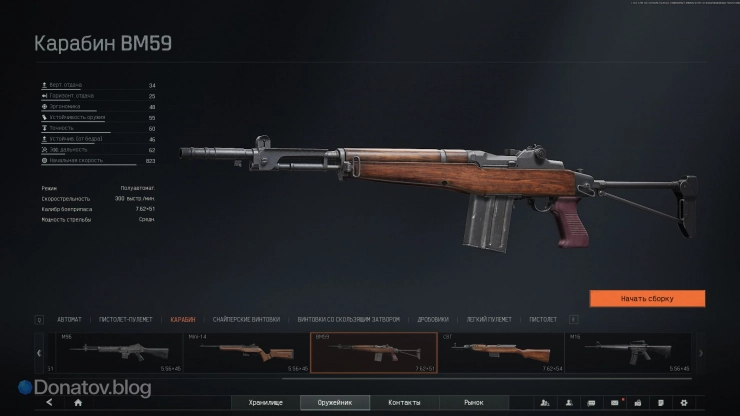740x416 pixels.
Task: Open settings via the gear icon
Action: point(684,402)
